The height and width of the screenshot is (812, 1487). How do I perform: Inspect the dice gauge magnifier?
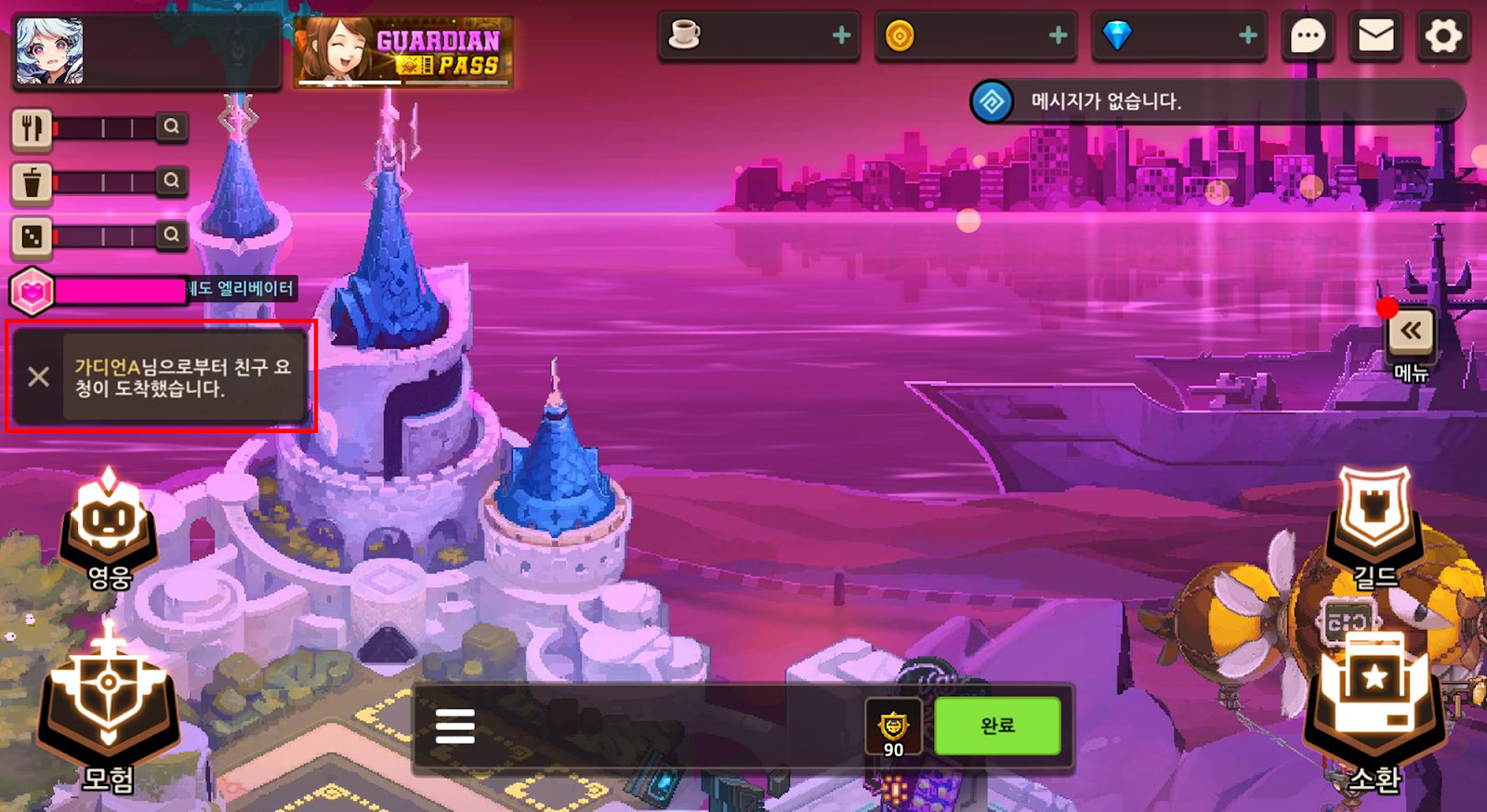click(x=171, y=235)
